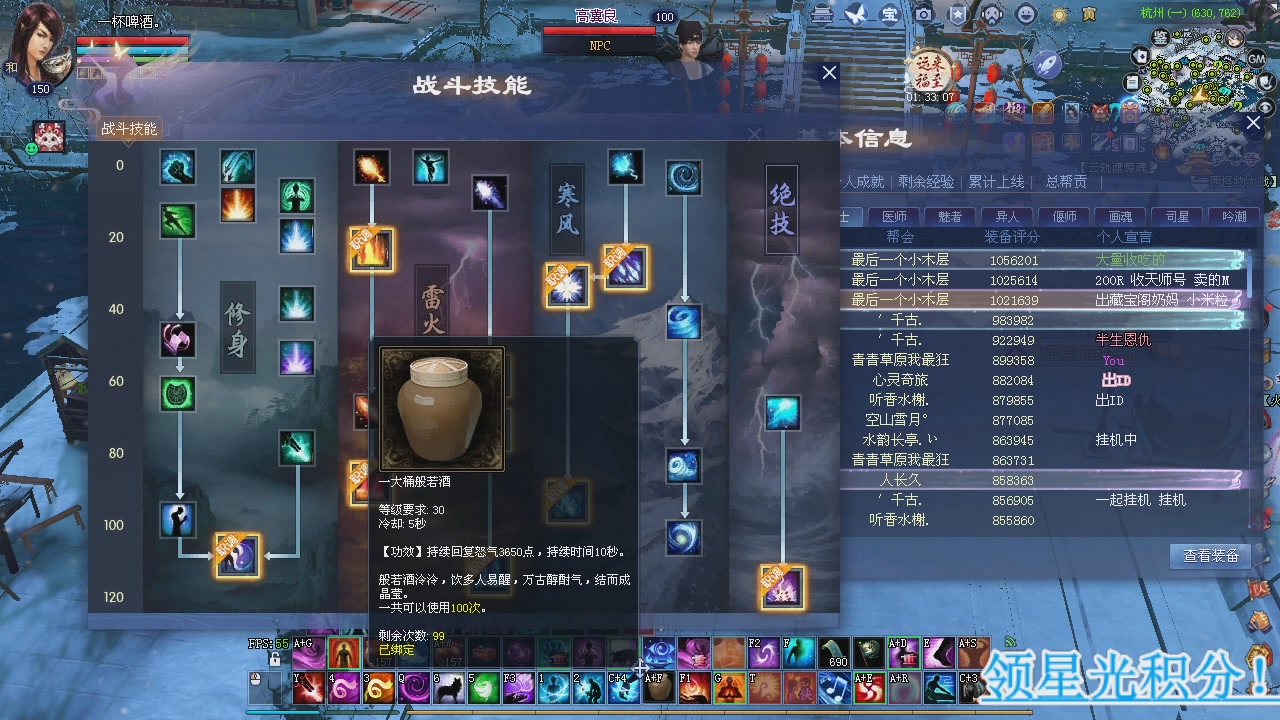Image resolution: width=1280 pixels, height=720 pixels.
Task: Select the purple vortex skill bound to Q
Action: tap(412, 688)
